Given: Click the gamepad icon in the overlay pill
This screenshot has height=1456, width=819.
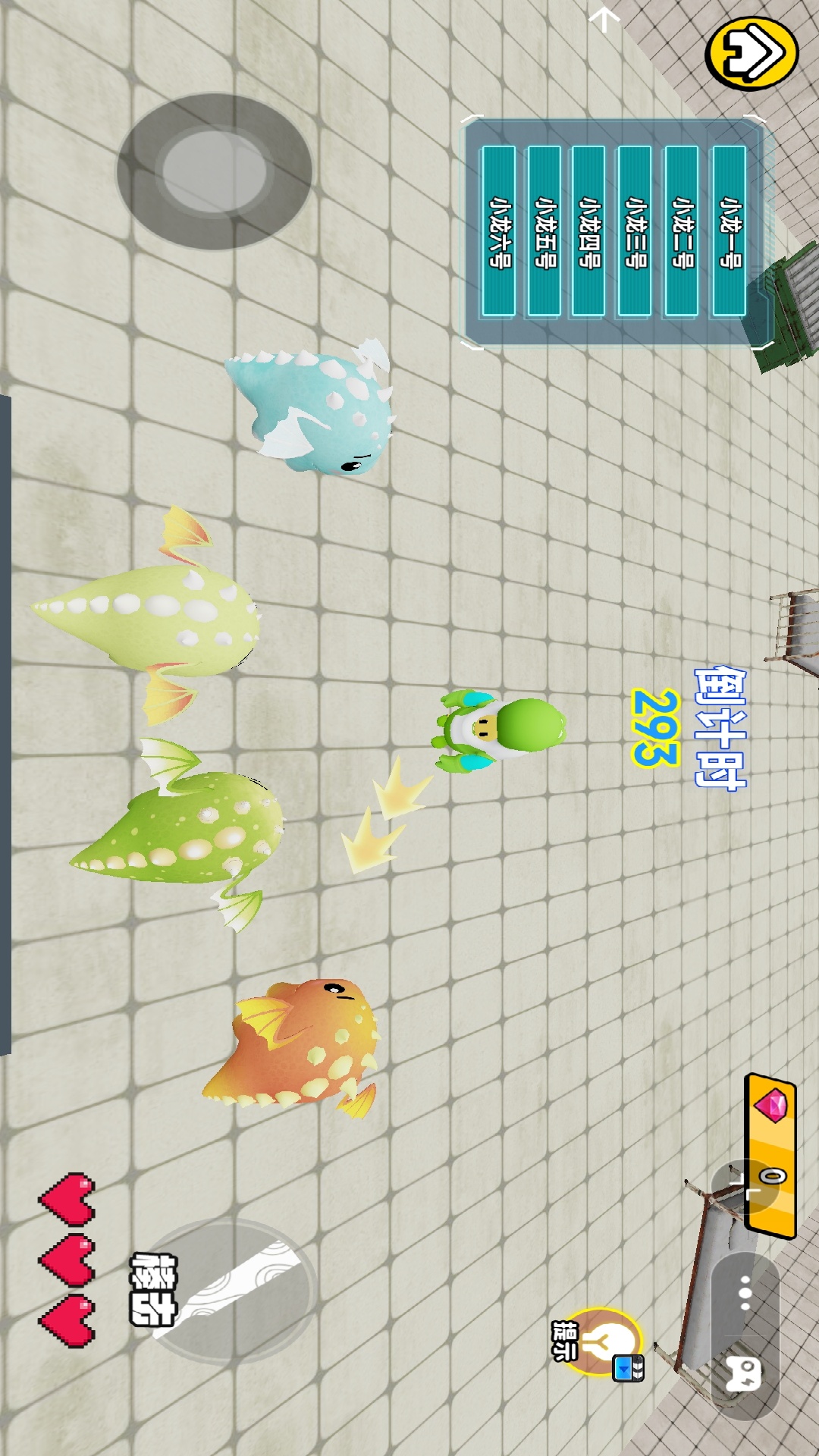Looking at the screenshot, I should coord(745,1373).
